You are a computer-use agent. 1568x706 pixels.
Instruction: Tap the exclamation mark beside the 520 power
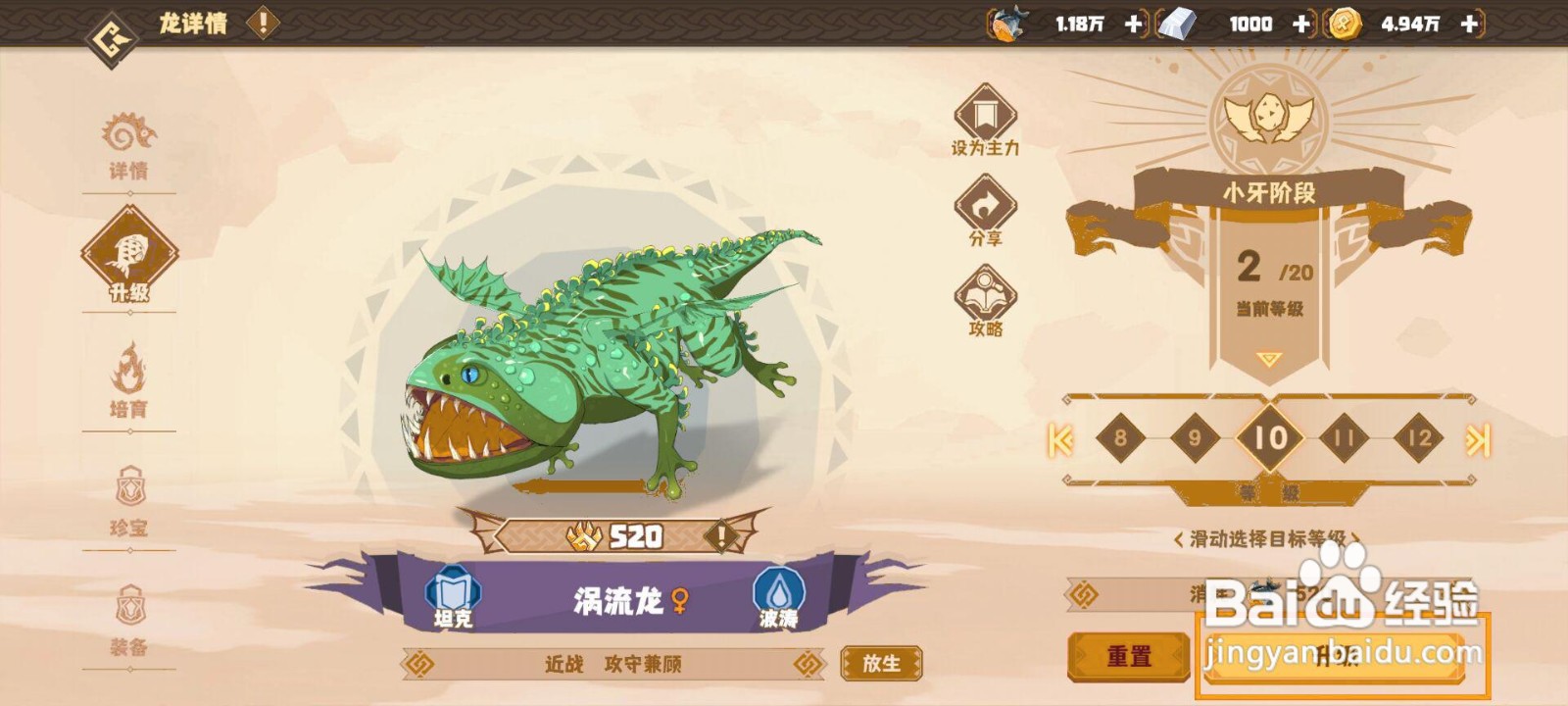[x=722, y=534]
